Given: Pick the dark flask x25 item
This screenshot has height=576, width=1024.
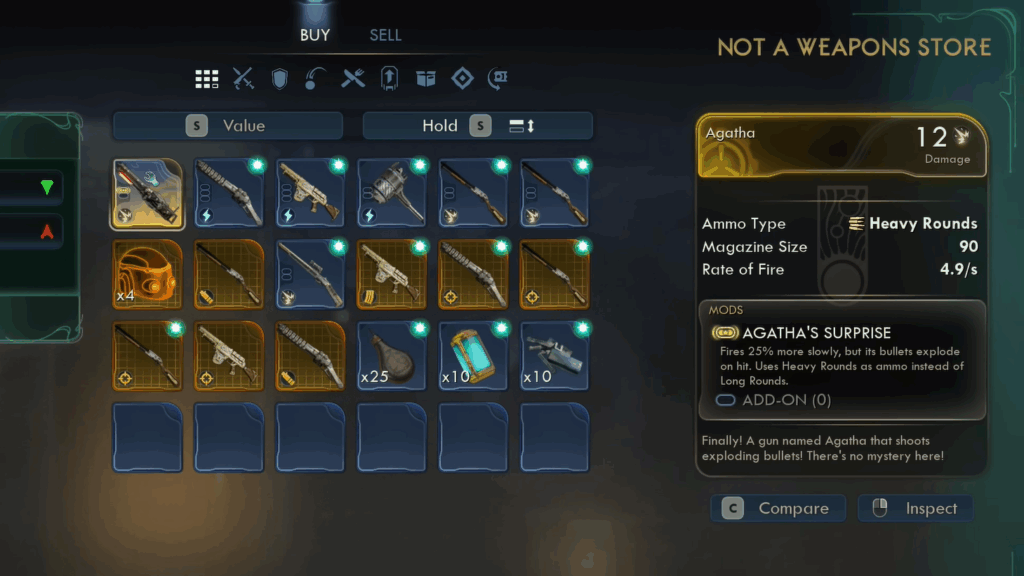Looking at the screenshot, I should click(392, 355).
